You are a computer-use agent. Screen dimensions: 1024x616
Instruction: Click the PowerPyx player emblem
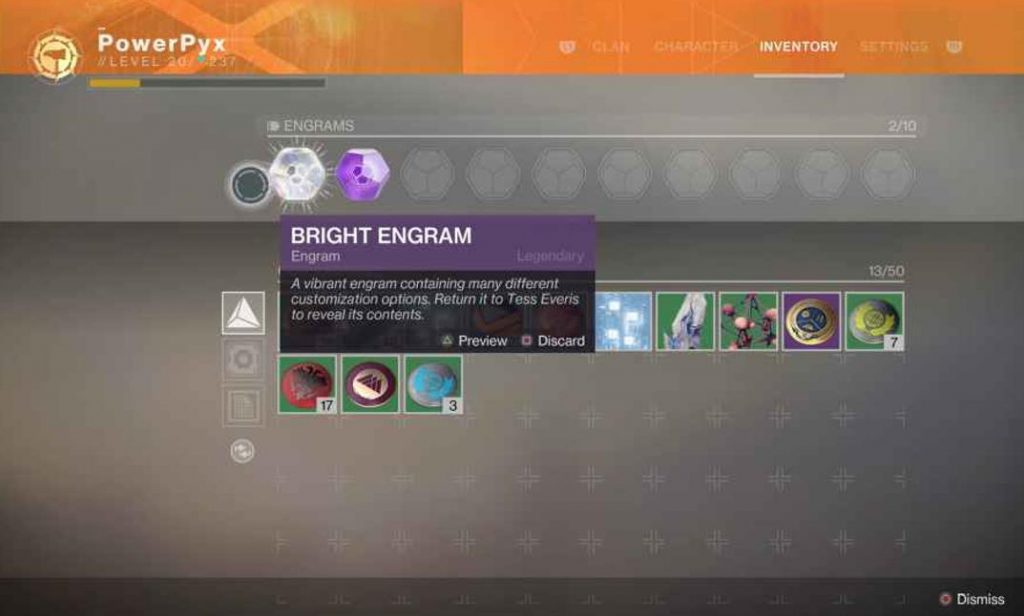55,55
